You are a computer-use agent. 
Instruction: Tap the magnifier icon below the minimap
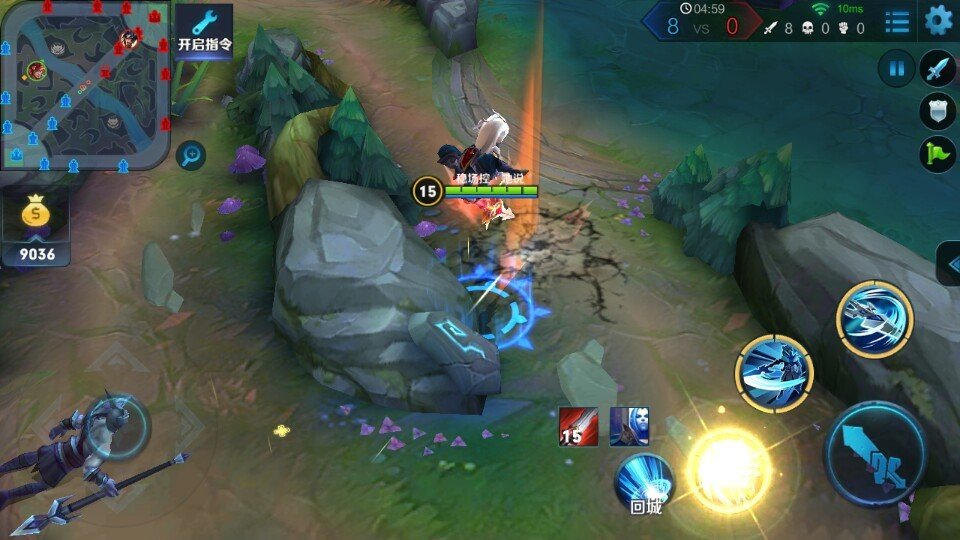click(190, 154)
